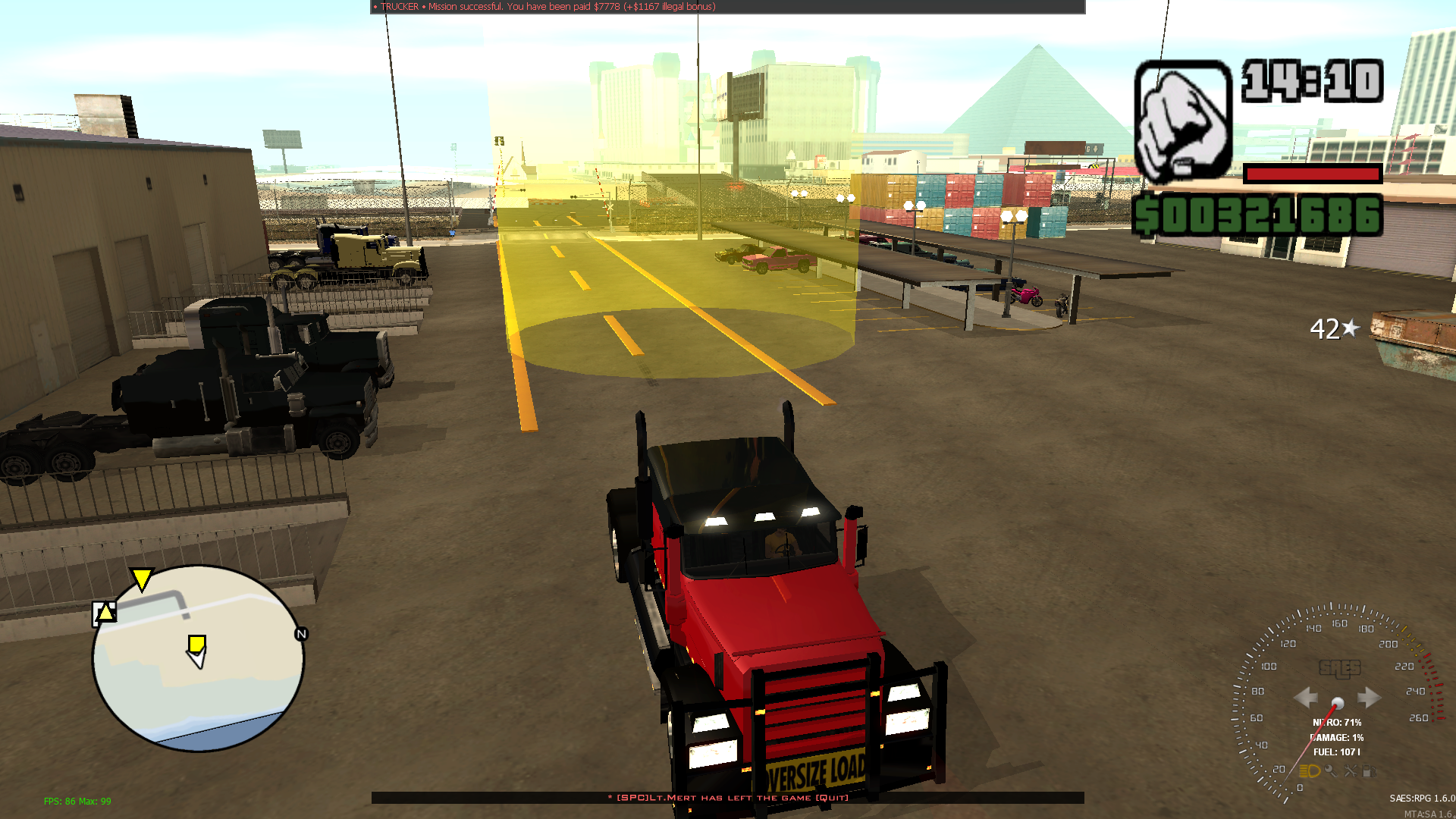Select the headlights indicator on the speedometer

(1310, 770)
